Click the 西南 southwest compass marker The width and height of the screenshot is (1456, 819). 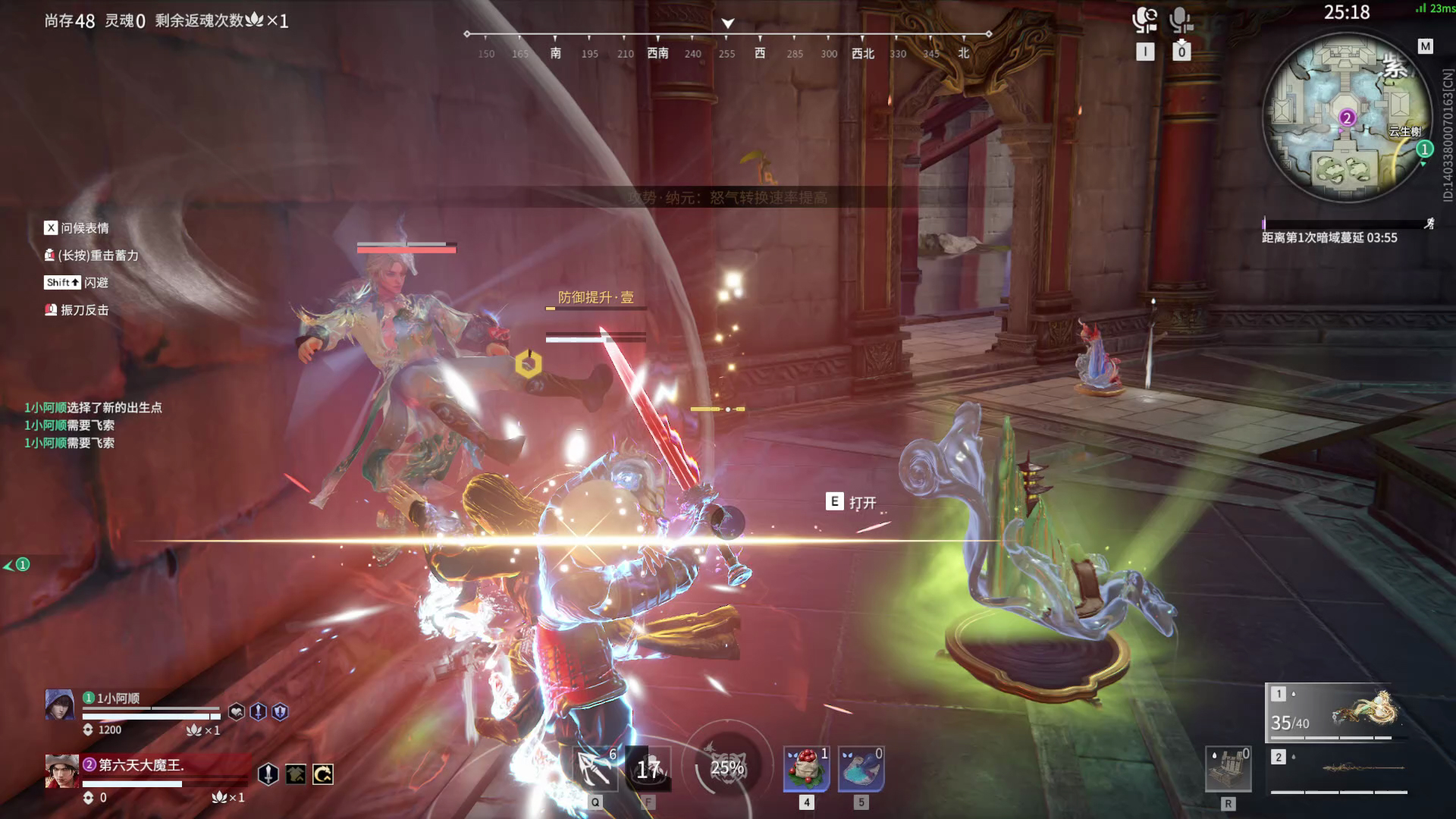[657, 53]
